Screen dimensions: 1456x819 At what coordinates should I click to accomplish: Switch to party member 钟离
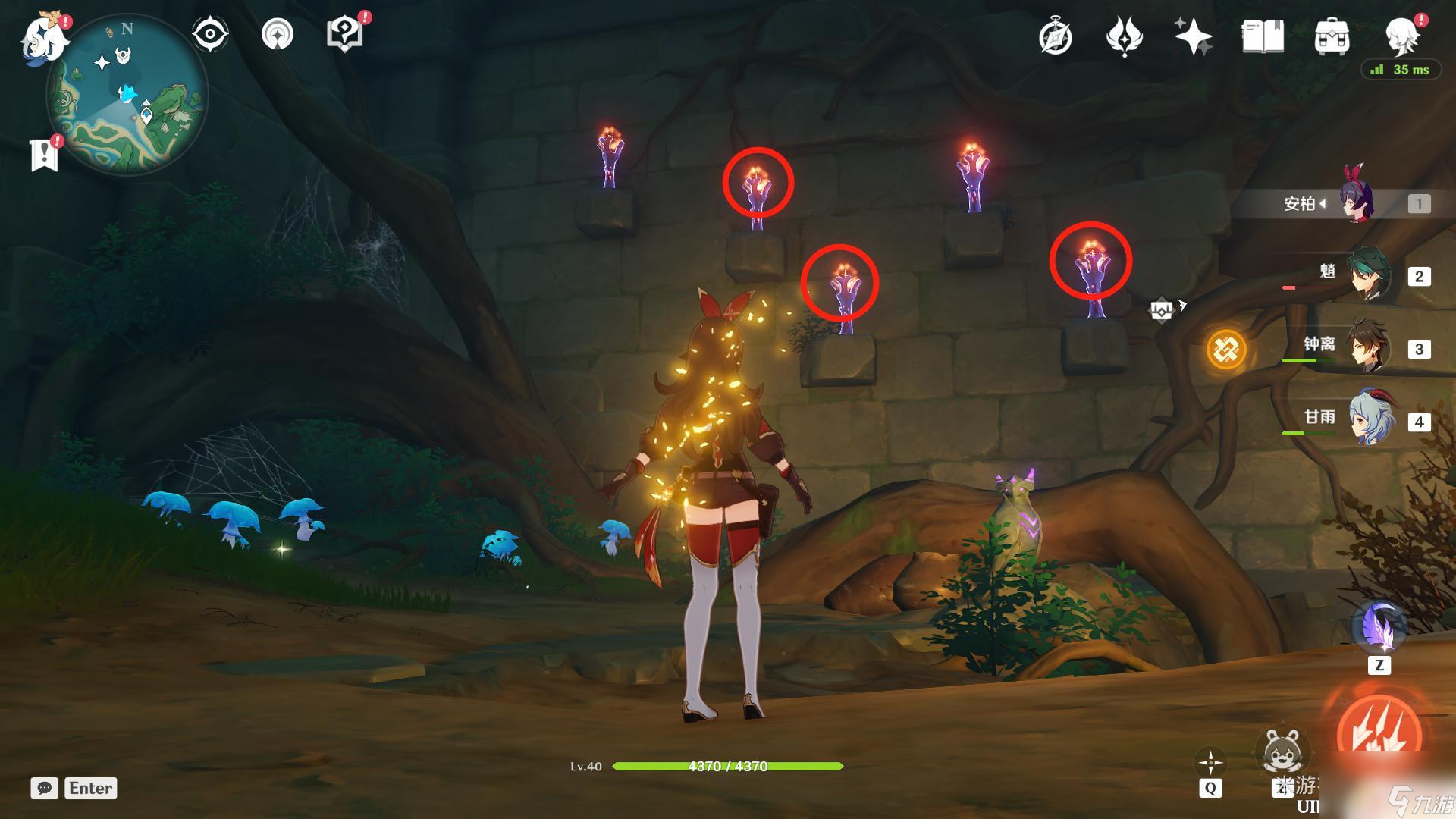(1369, 349)
